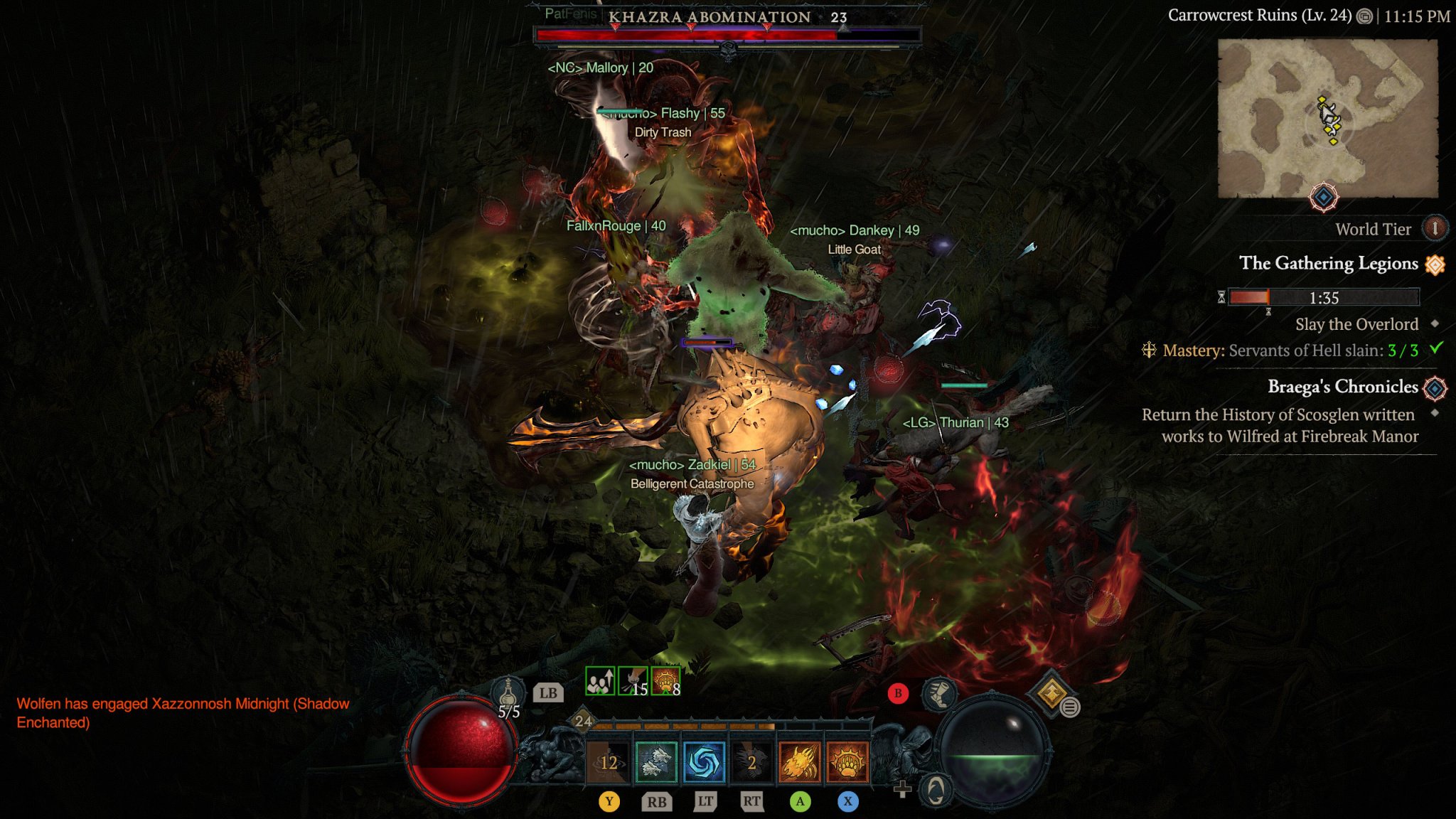Click the event timer bar showing 1:35
Screen dimensions: 1456x819
1324,297
